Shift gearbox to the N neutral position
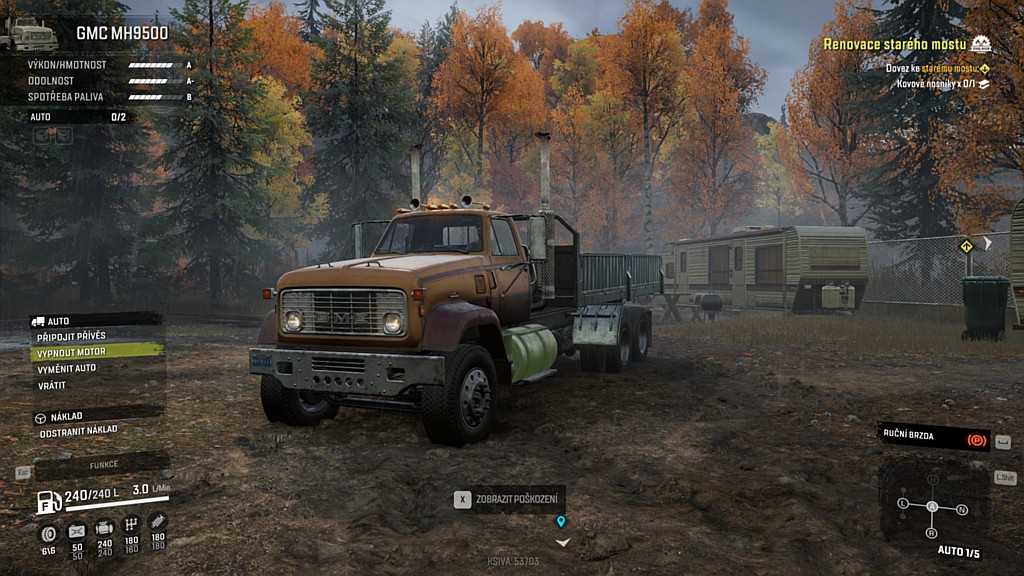 (x=962, y=509)
